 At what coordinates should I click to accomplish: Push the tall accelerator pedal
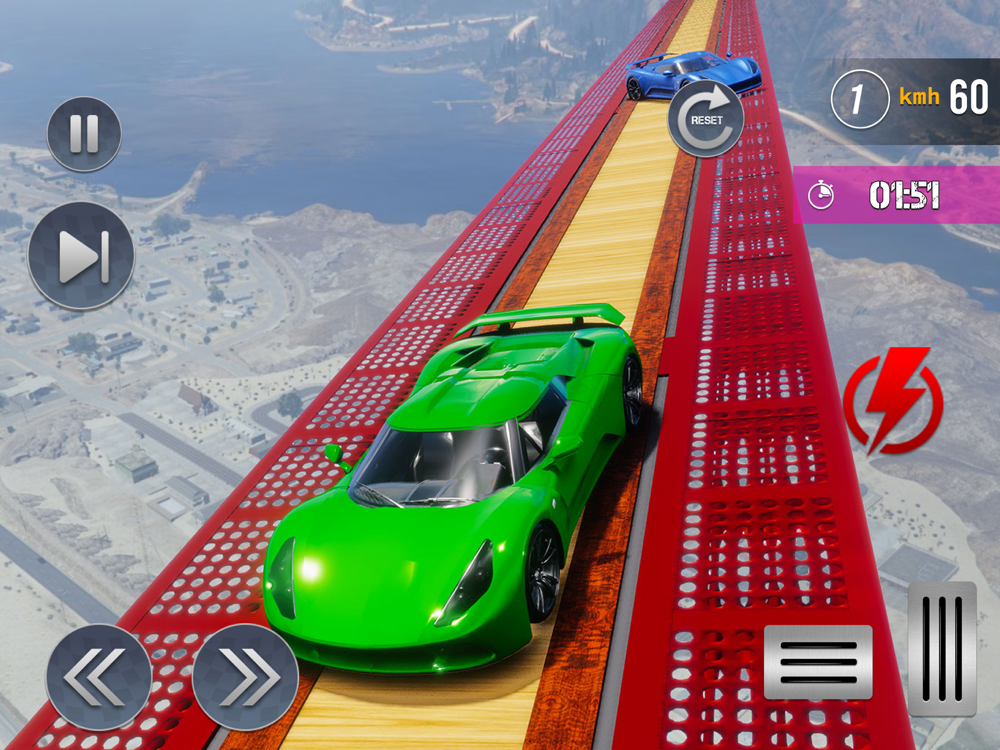(942, 649)
